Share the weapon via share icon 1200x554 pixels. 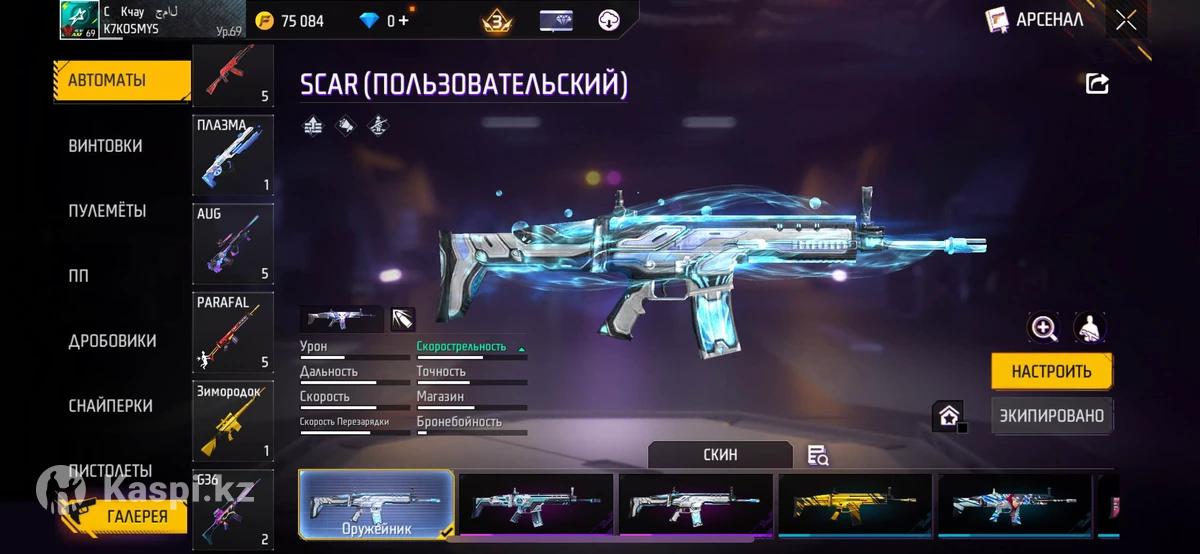[x=1097, y=84]
